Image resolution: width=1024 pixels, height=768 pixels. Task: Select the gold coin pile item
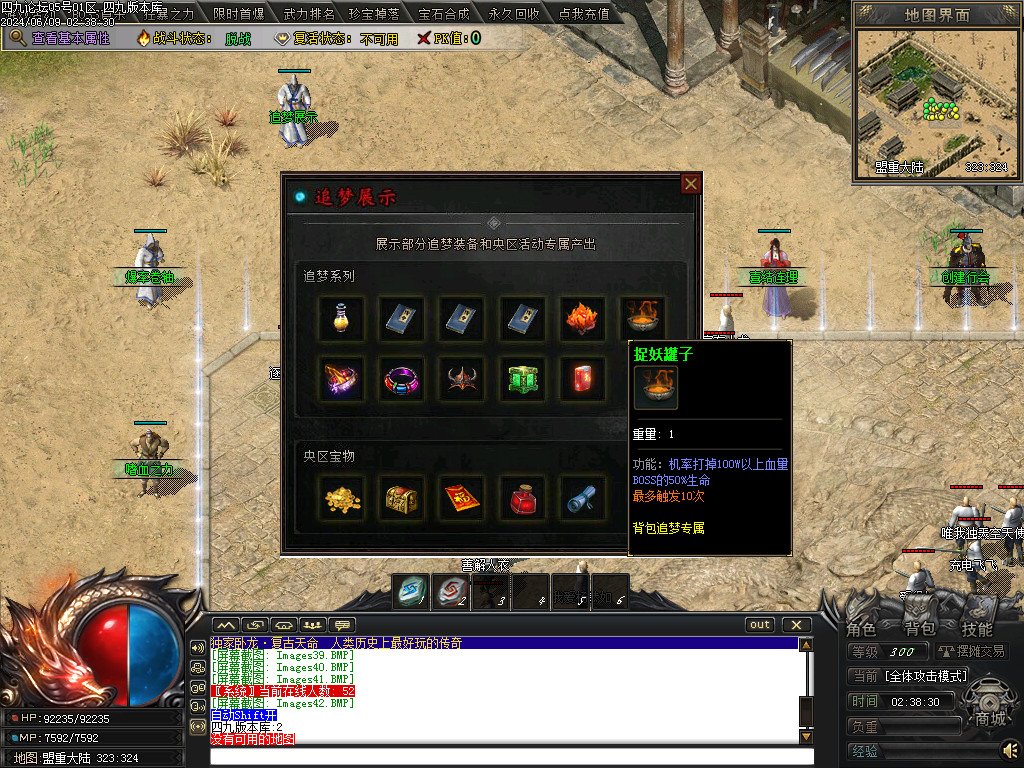click(x=341, y=497)
